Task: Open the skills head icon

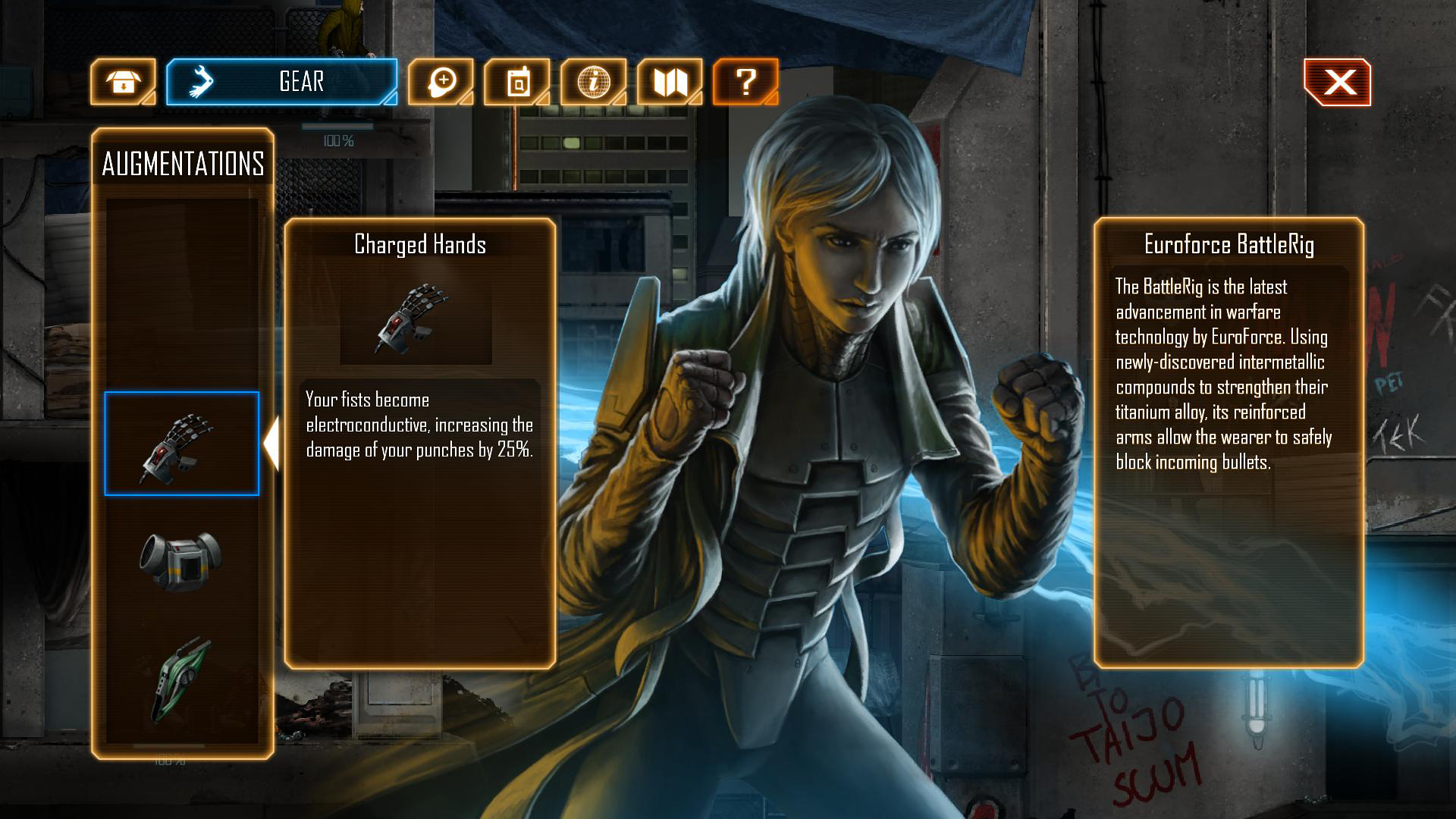Action: [443, 82]
